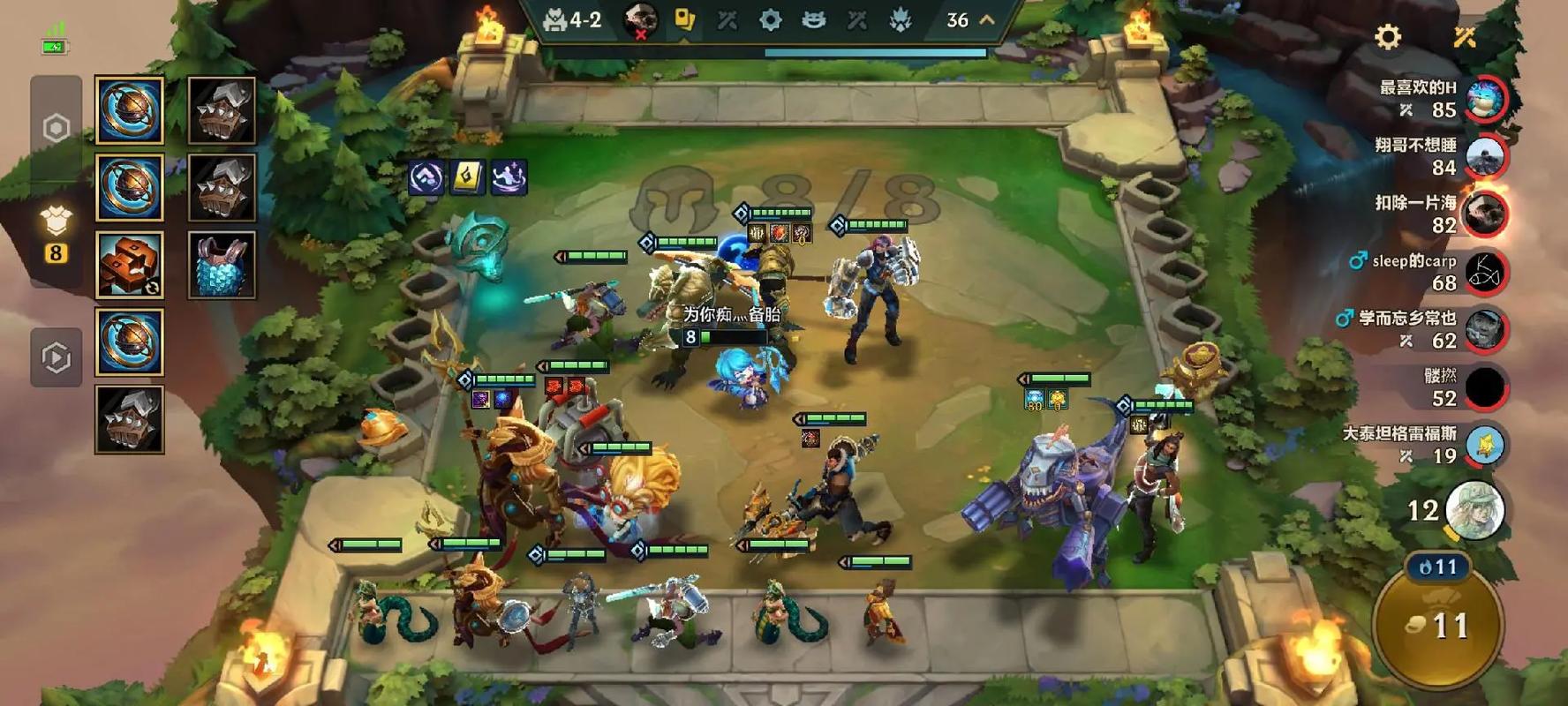The width and height of the screenshot is (1568, 706).
Task: Select player 扣除一片海 in the standings
Action: click(x=1485, y=214)
